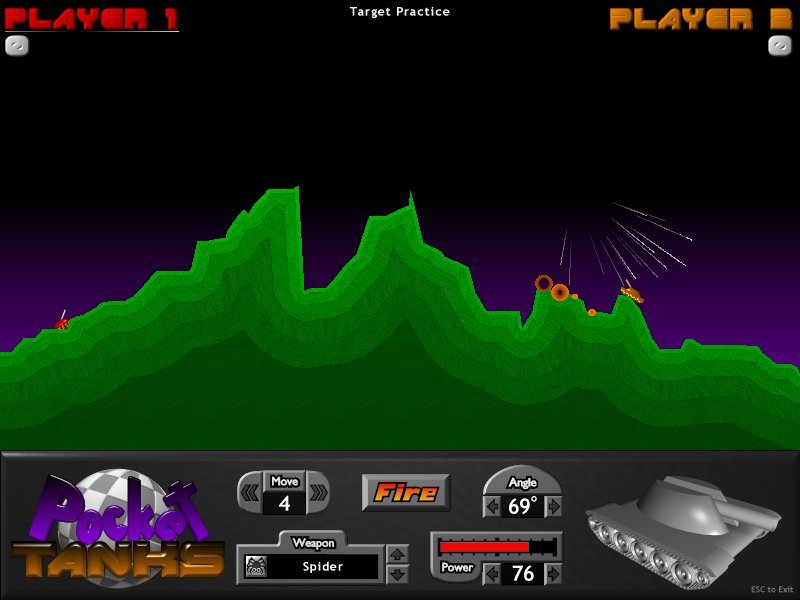
Task: Raise the shot power value
Action: tap(555, 574)
